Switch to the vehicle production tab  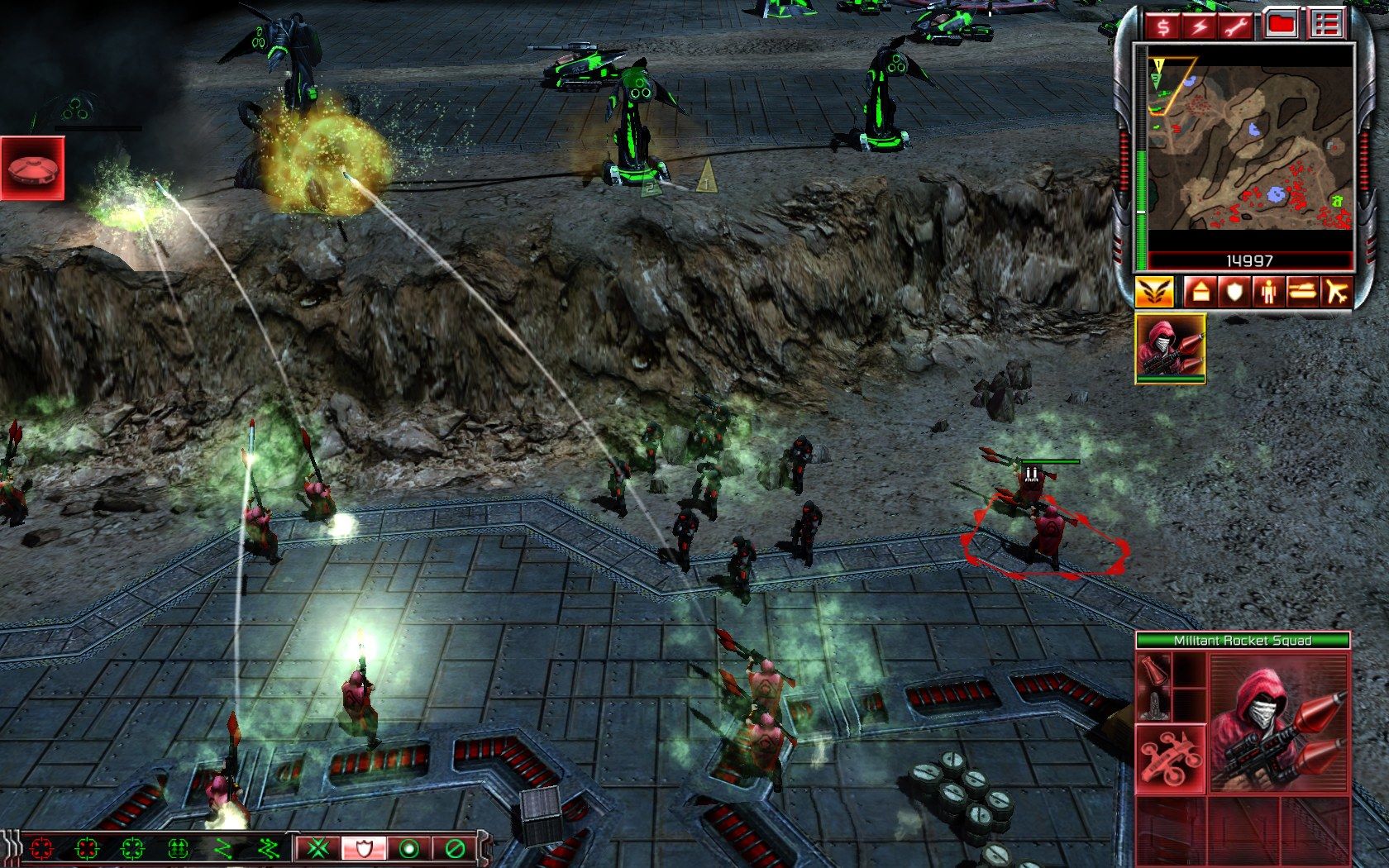point(1302,292)
